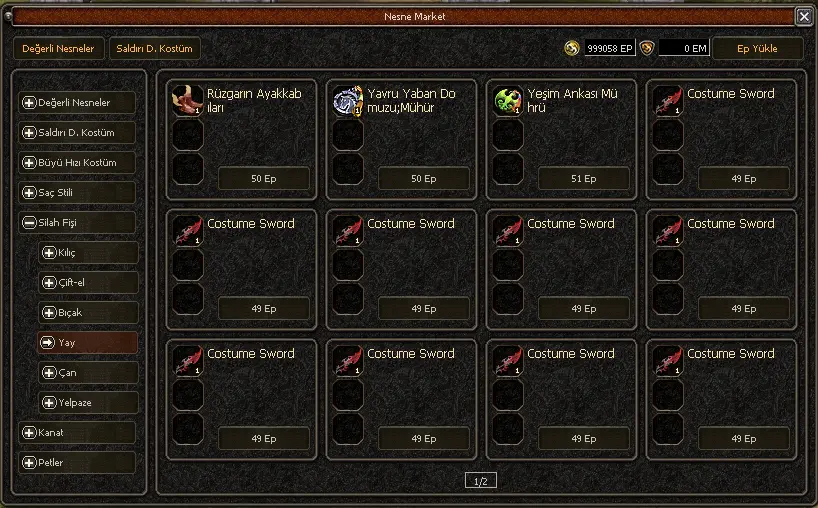Viewport: 818px width, 508px height.
Task: Close the Nesne Market window
Action: [x=803, y=16]
